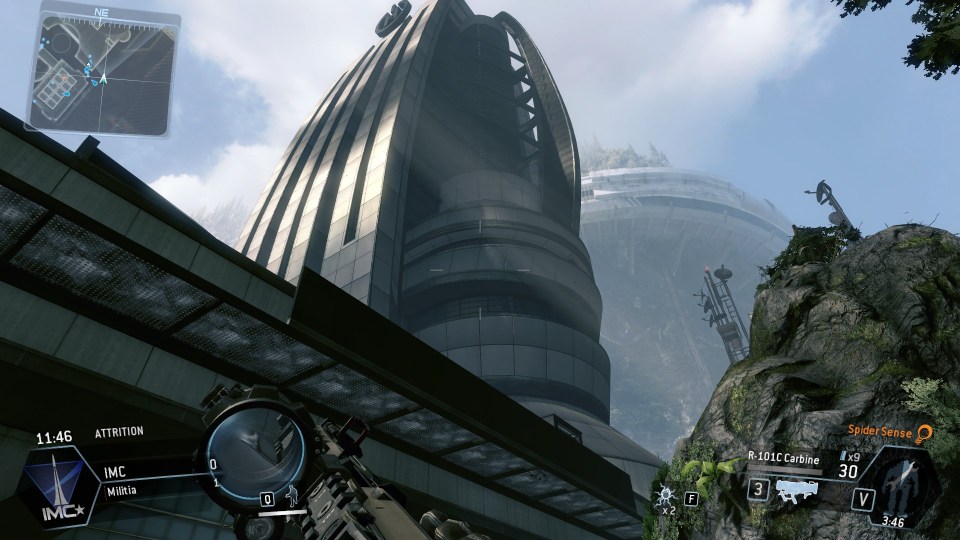Click the grenade ordnance icon
This screenshot has width=960, height=540.
tap(665, 495)
